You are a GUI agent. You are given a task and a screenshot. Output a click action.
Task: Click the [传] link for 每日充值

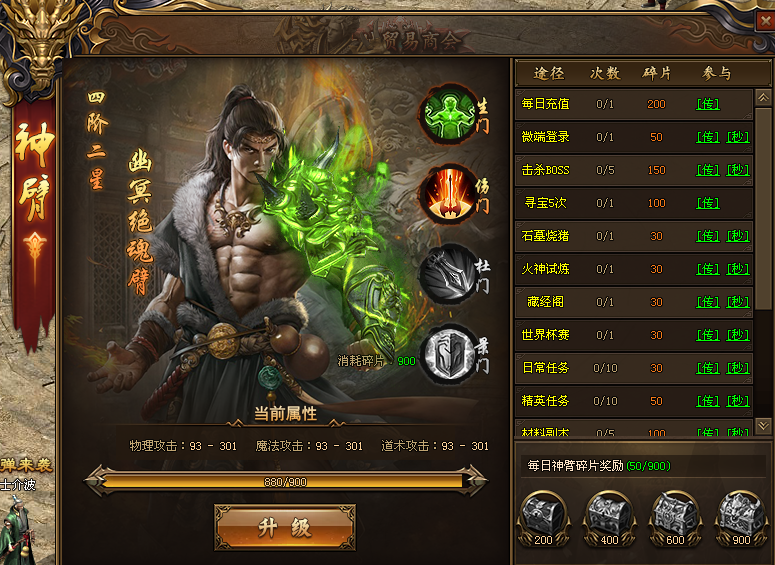[x=708, y=104]
